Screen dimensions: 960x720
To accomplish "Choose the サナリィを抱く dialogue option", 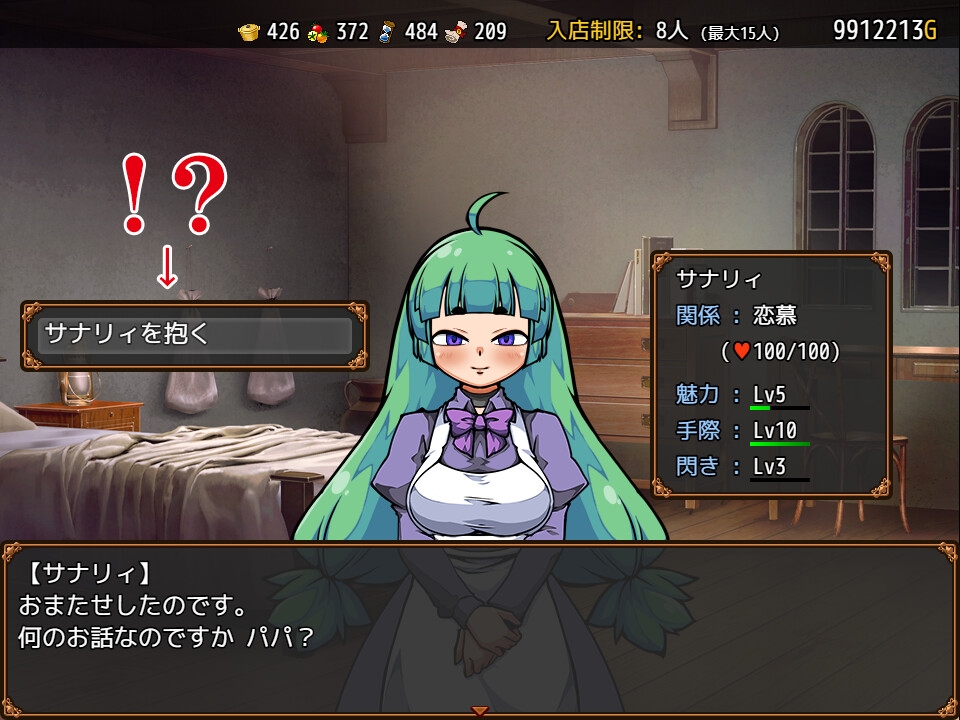I will tap(195, 335).
